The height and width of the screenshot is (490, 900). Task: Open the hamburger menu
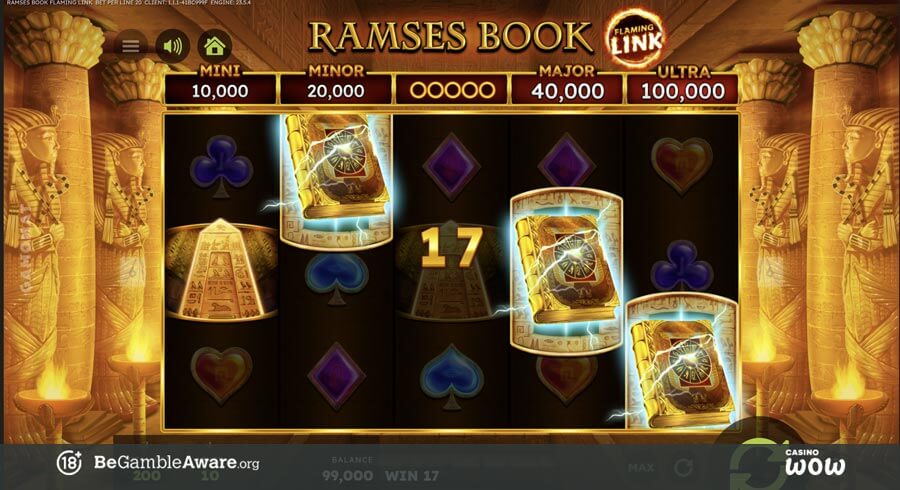[131, 46]
